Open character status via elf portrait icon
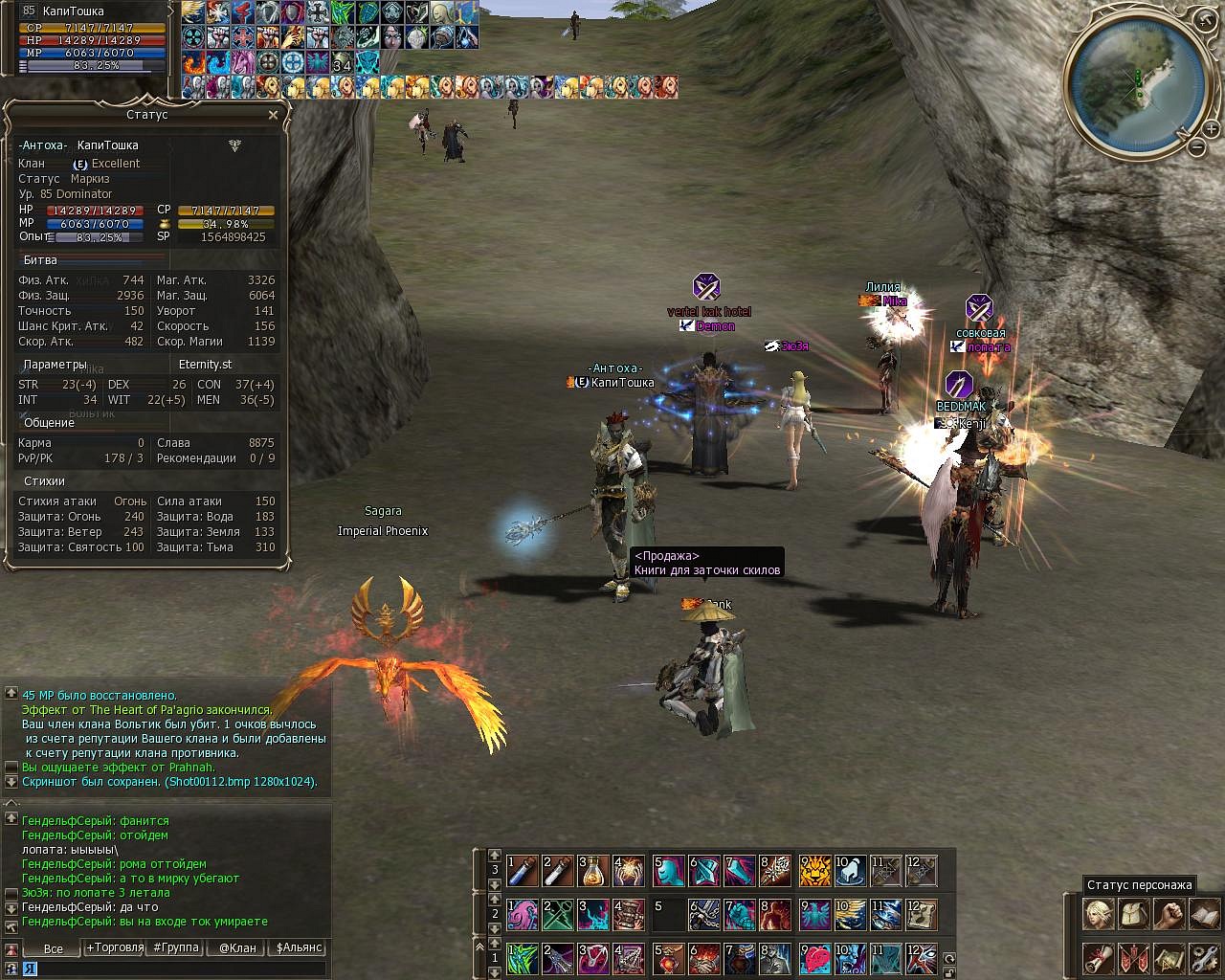The width and height of the screenshot is (1225, 980). pos(1098,914)
